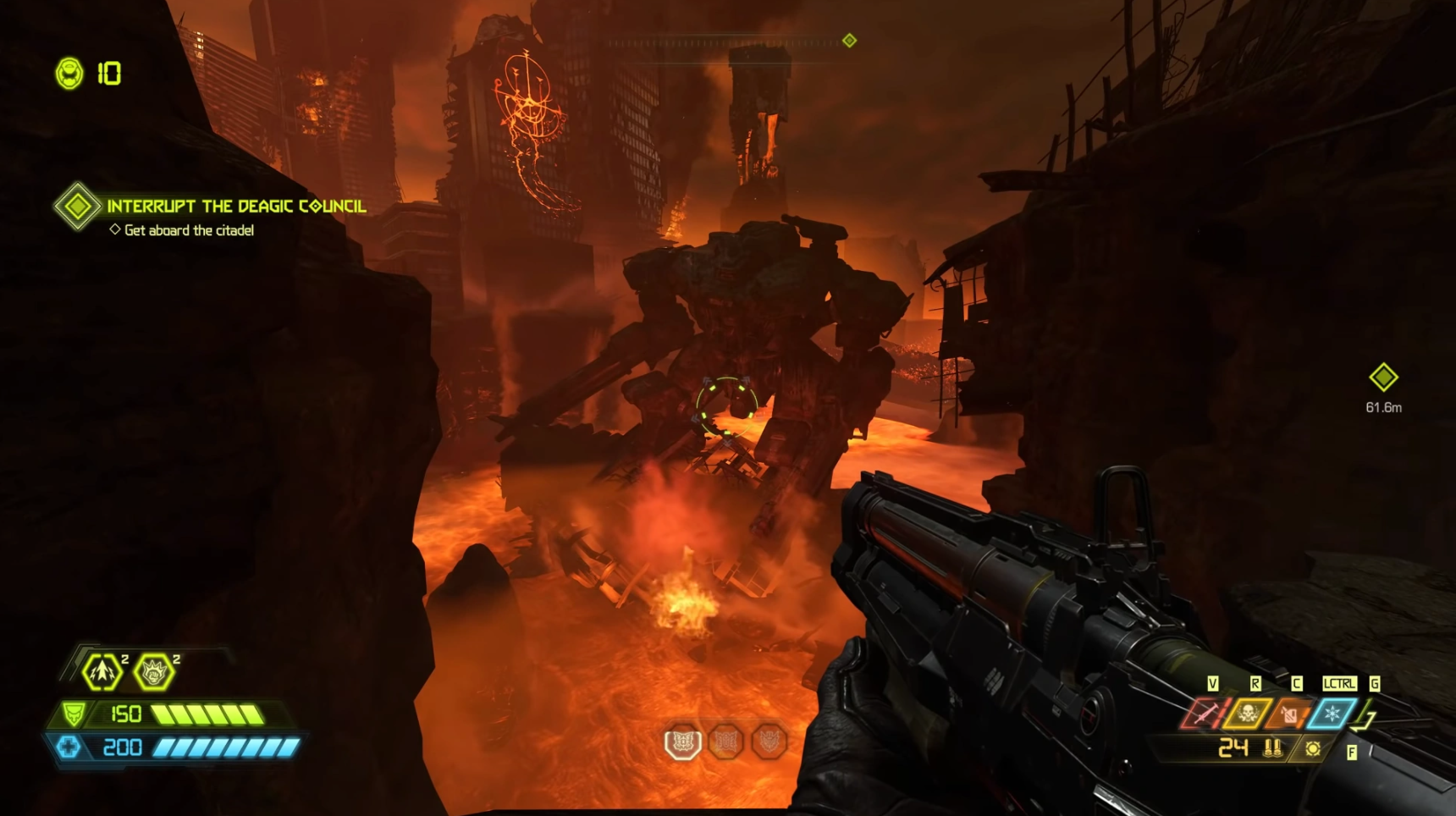This screenshot has height=816, width=1456.
Task: Select the Crucible sword ability icon
Action: [x=1204, y=714]
